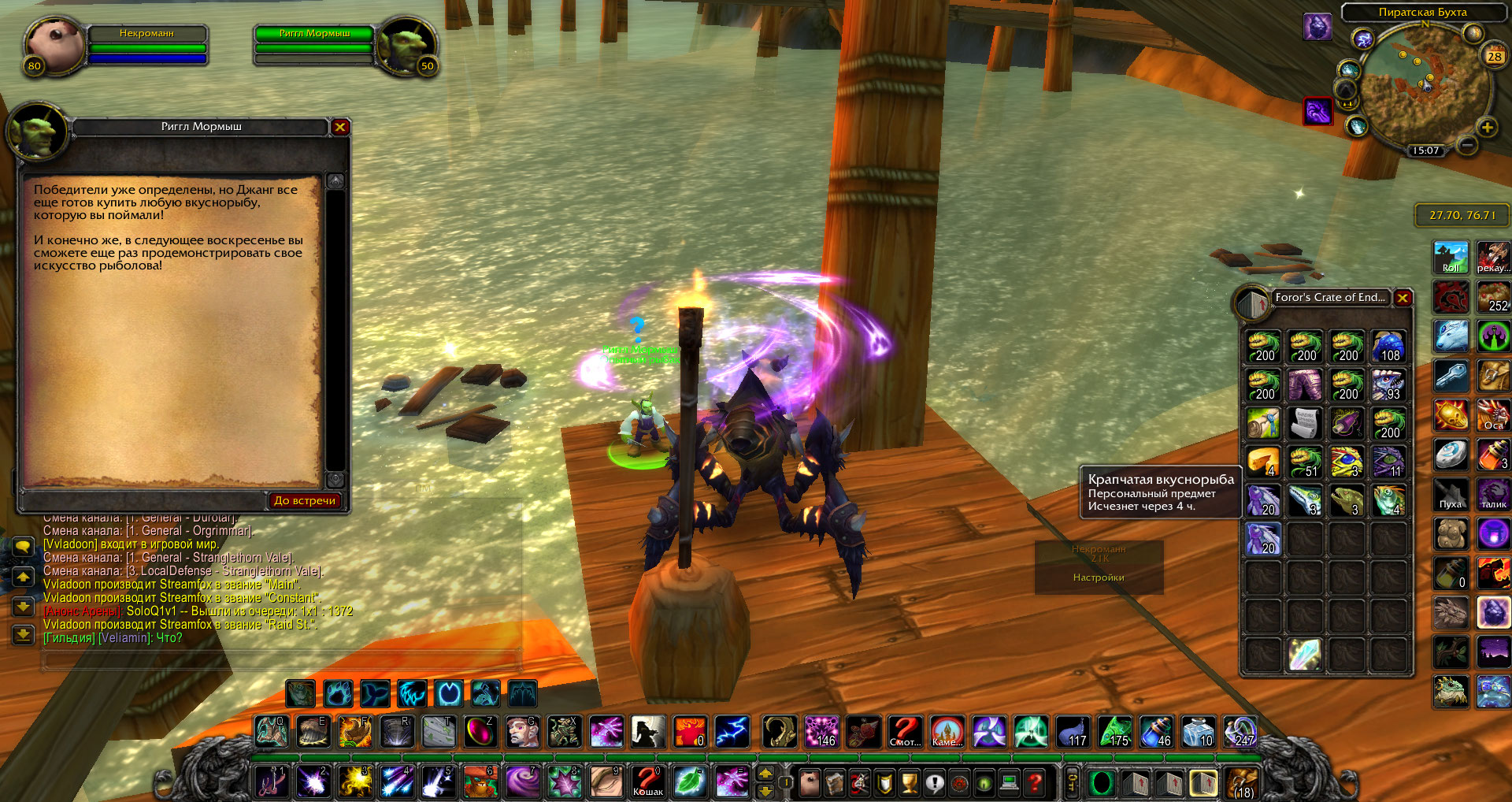Select the crystal shard item in bag
Screen dimensions: 1512x802
pos(1305,655)
